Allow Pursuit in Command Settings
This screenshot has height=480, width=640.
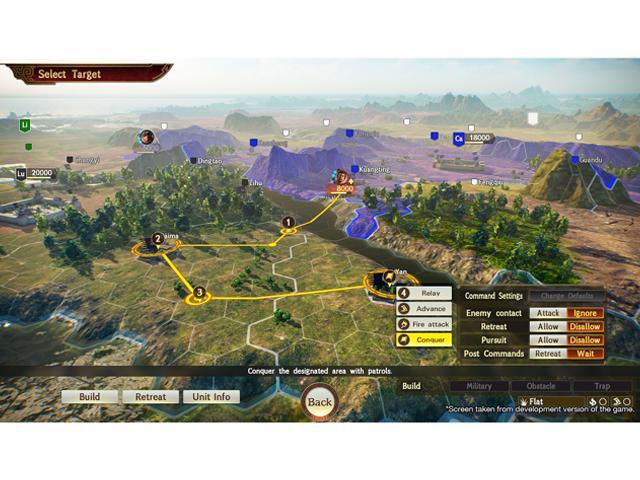click(x=548, y=340)
